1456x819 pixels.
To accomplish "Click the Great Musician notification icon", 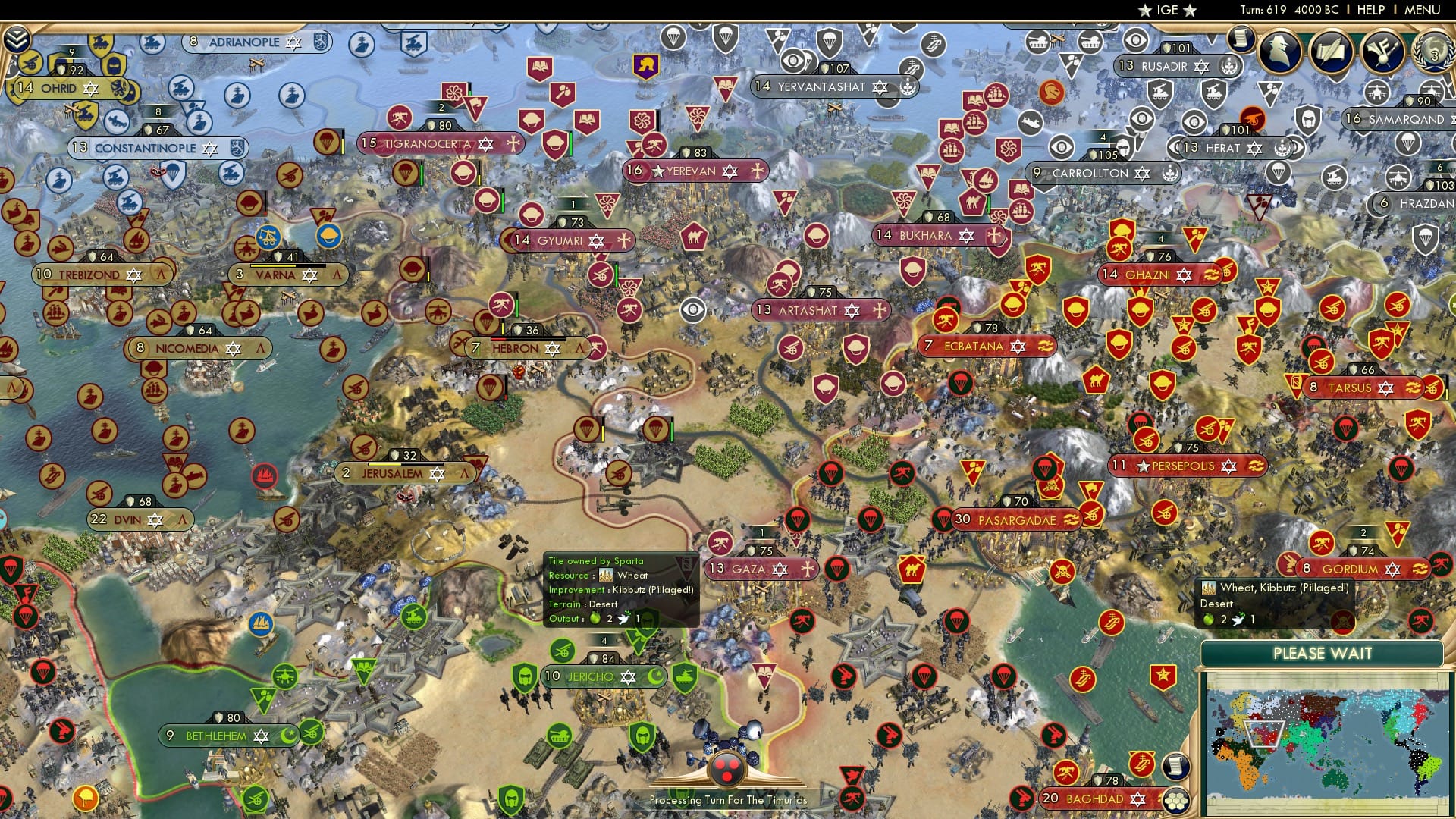I will [1381, 52].
